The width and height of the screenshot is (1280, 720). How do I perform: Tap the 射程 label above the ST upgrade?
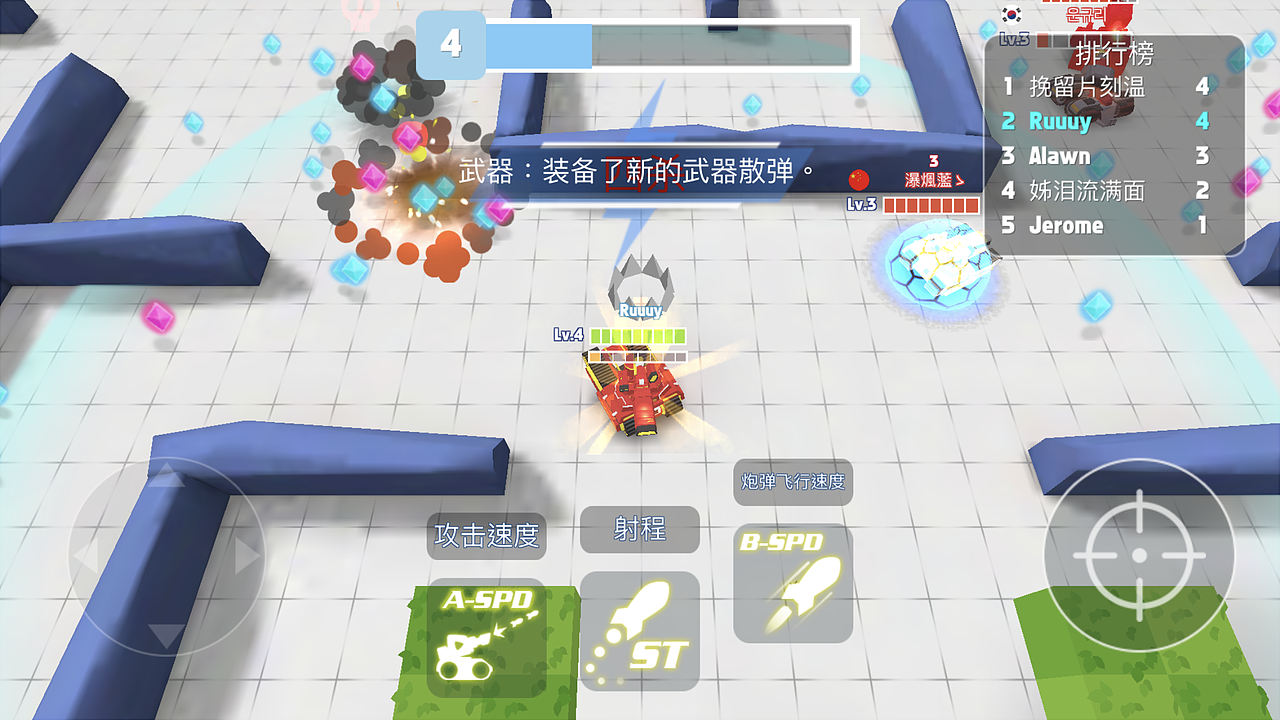tap(639, 529)
